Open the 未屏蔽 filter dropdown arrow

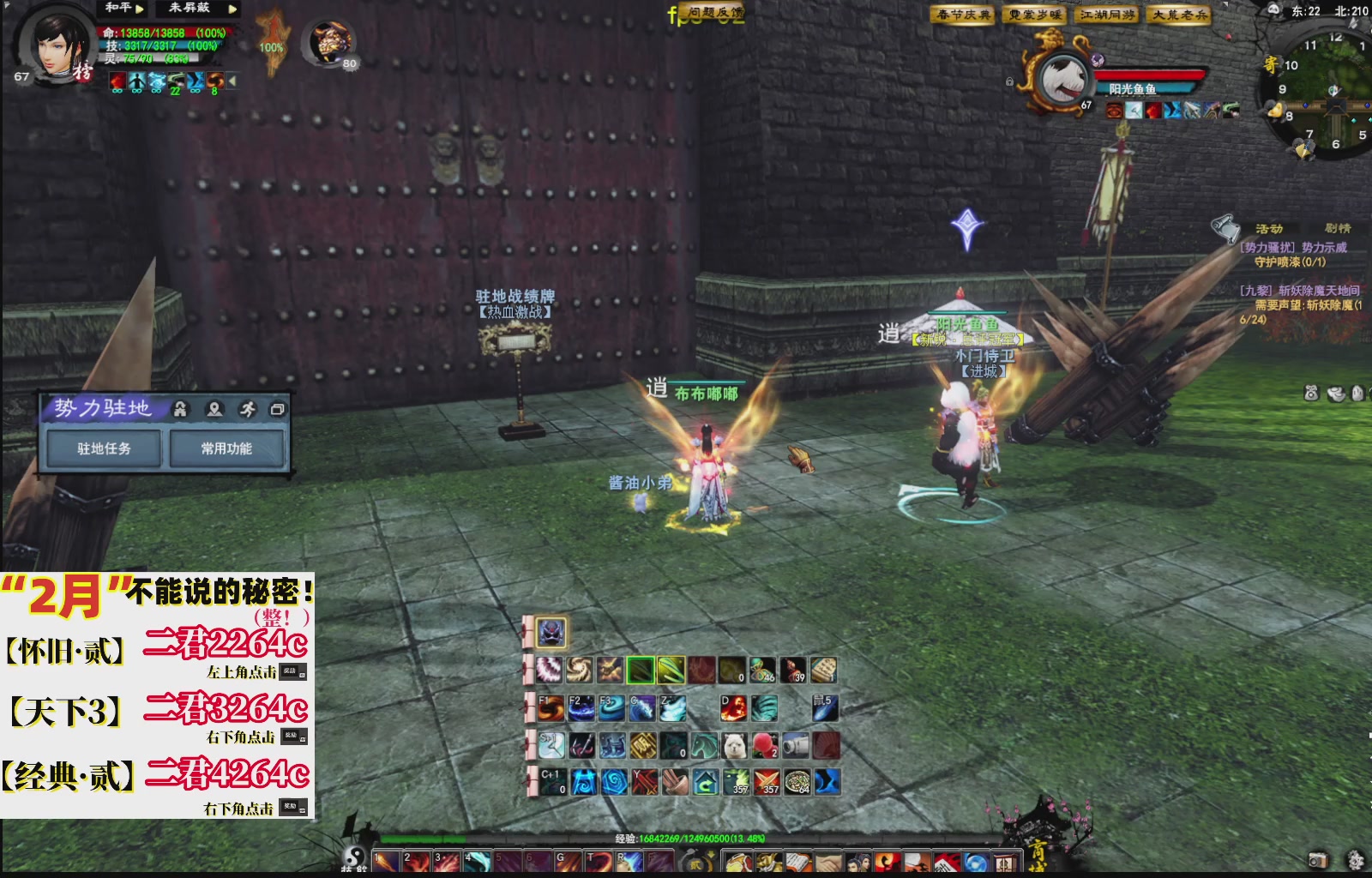[x=233, y=9]
